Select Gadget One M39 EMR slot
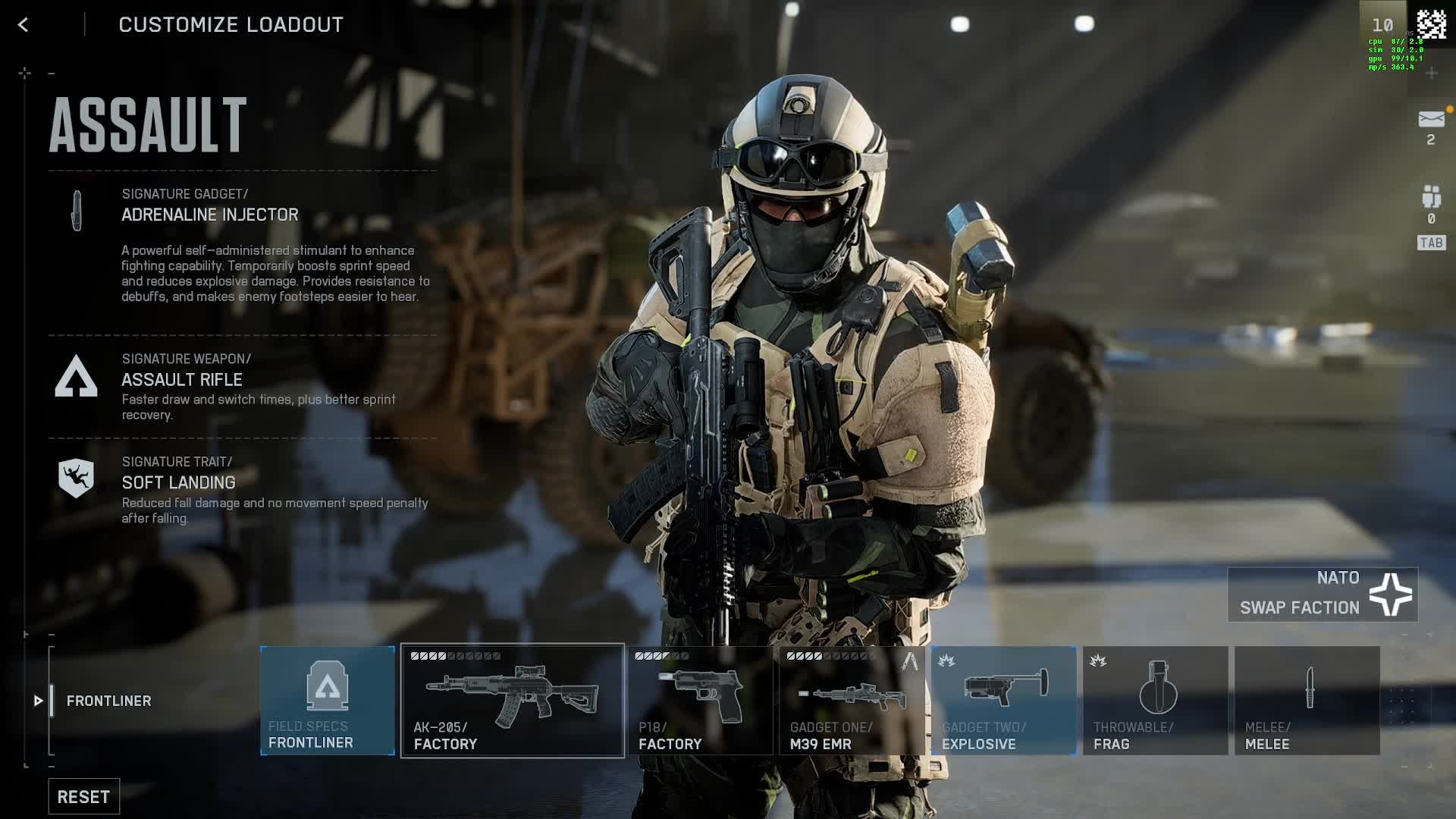Image resolution: width=1456 pixels, height=819 pixels. pyautogui.click(x=852, y=701)
